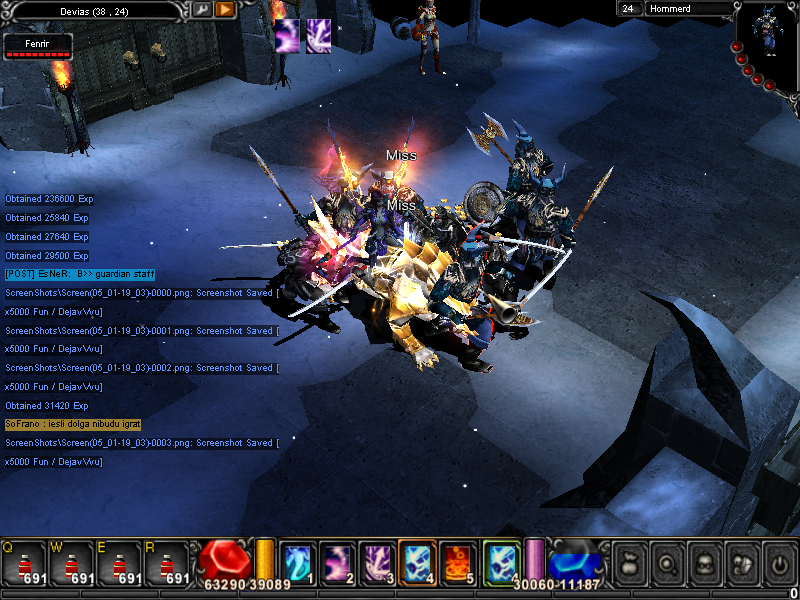Click the power system menu button
The height and width of the screenshot is (600, 800).
pos(778,564)
